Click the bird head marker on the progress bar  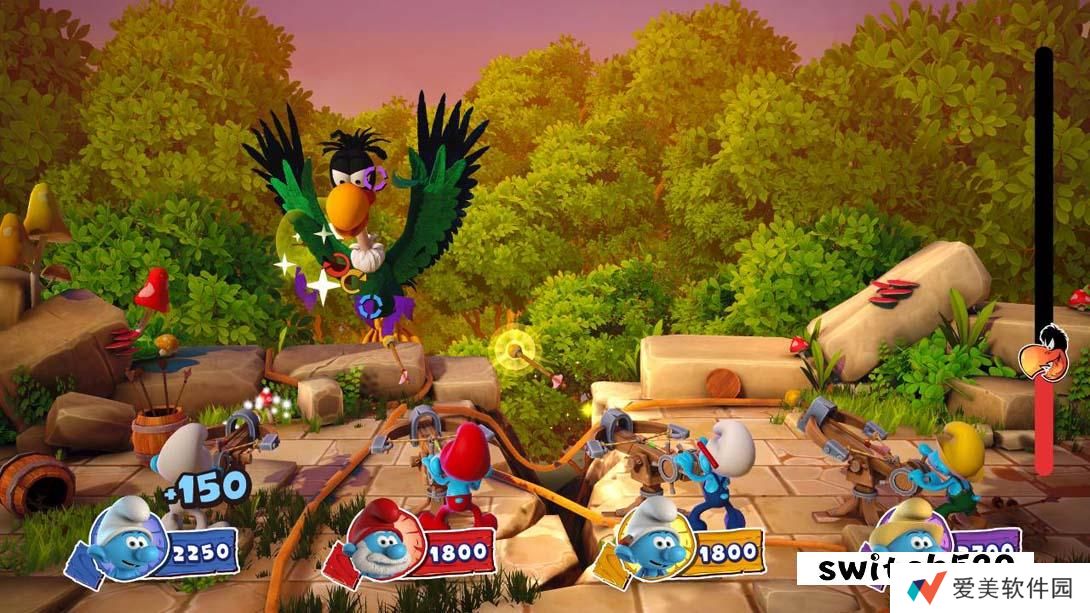tap(1041, 356)
